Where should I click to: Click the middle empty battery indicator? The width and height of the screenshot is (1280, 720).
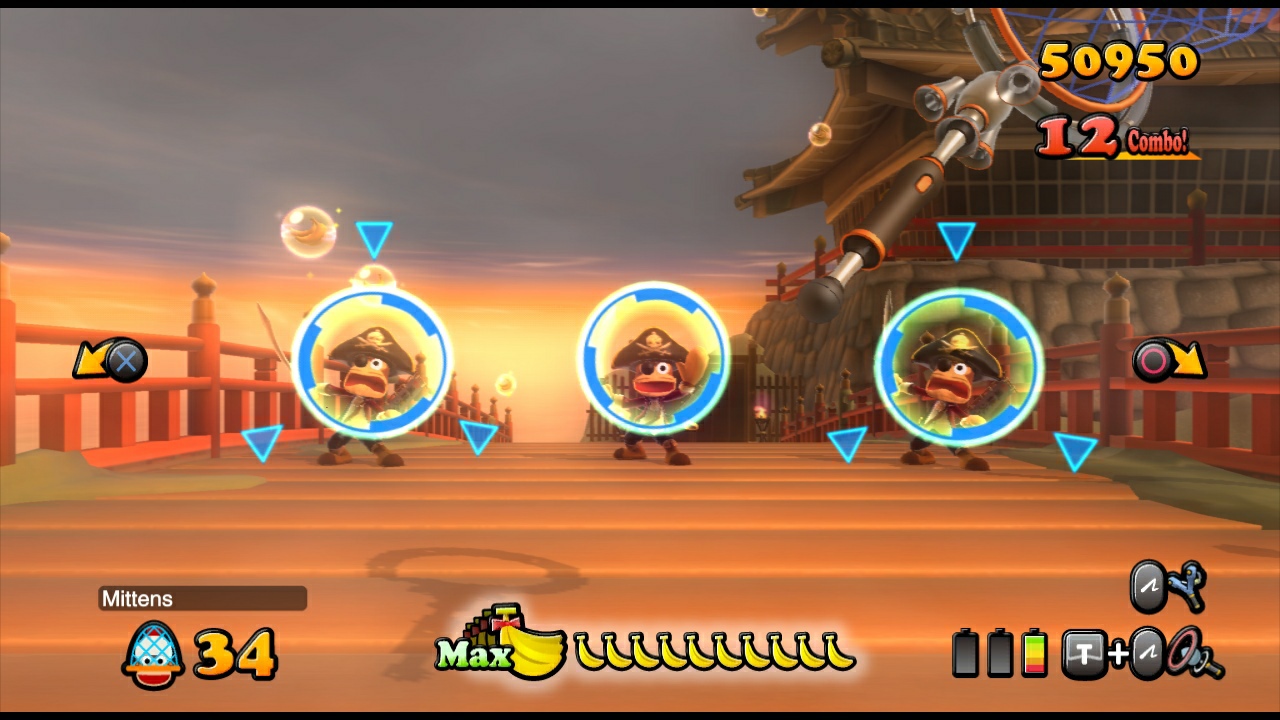click(1000, 651)
